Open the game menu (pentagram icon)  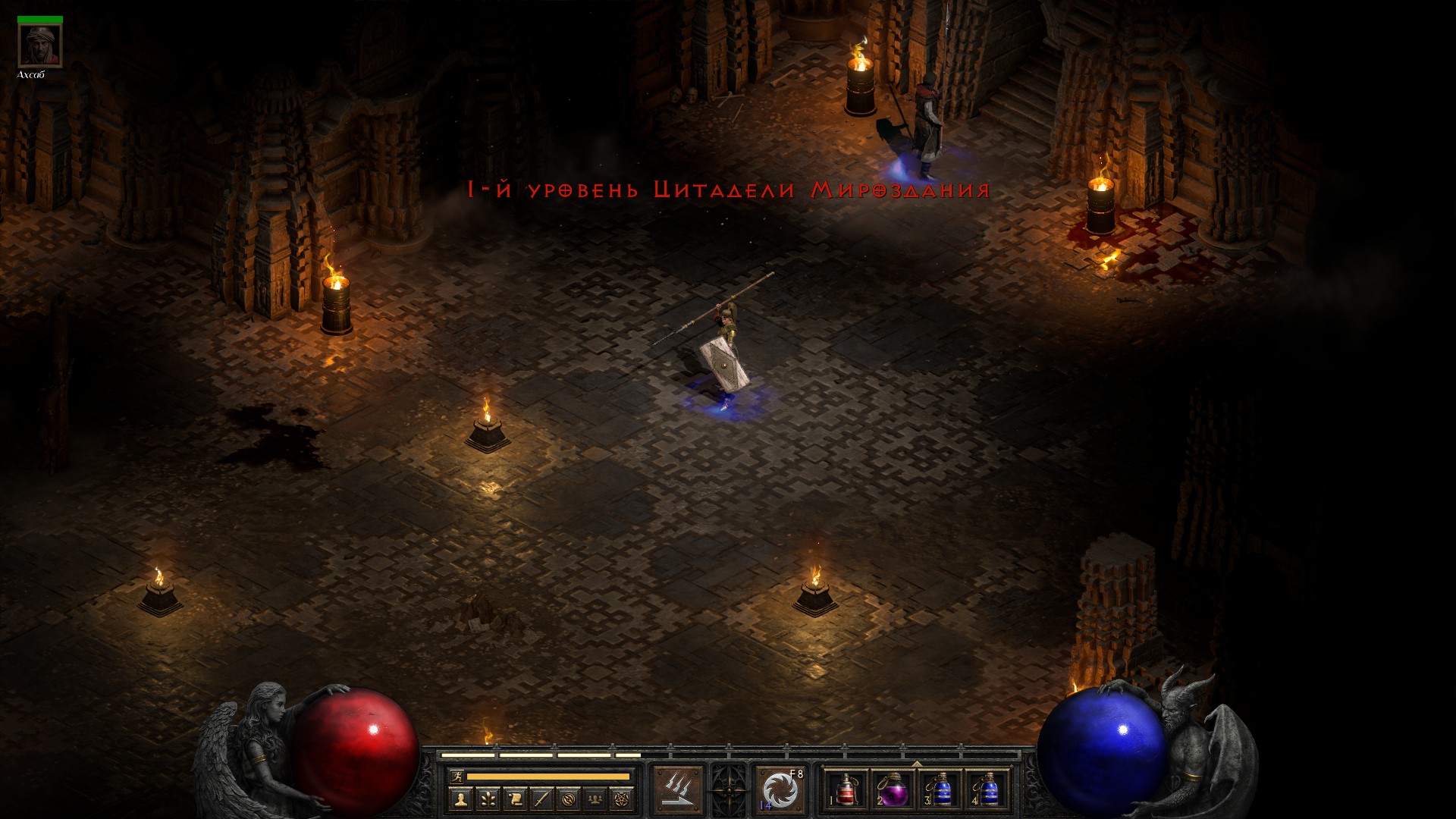point(623,799)
